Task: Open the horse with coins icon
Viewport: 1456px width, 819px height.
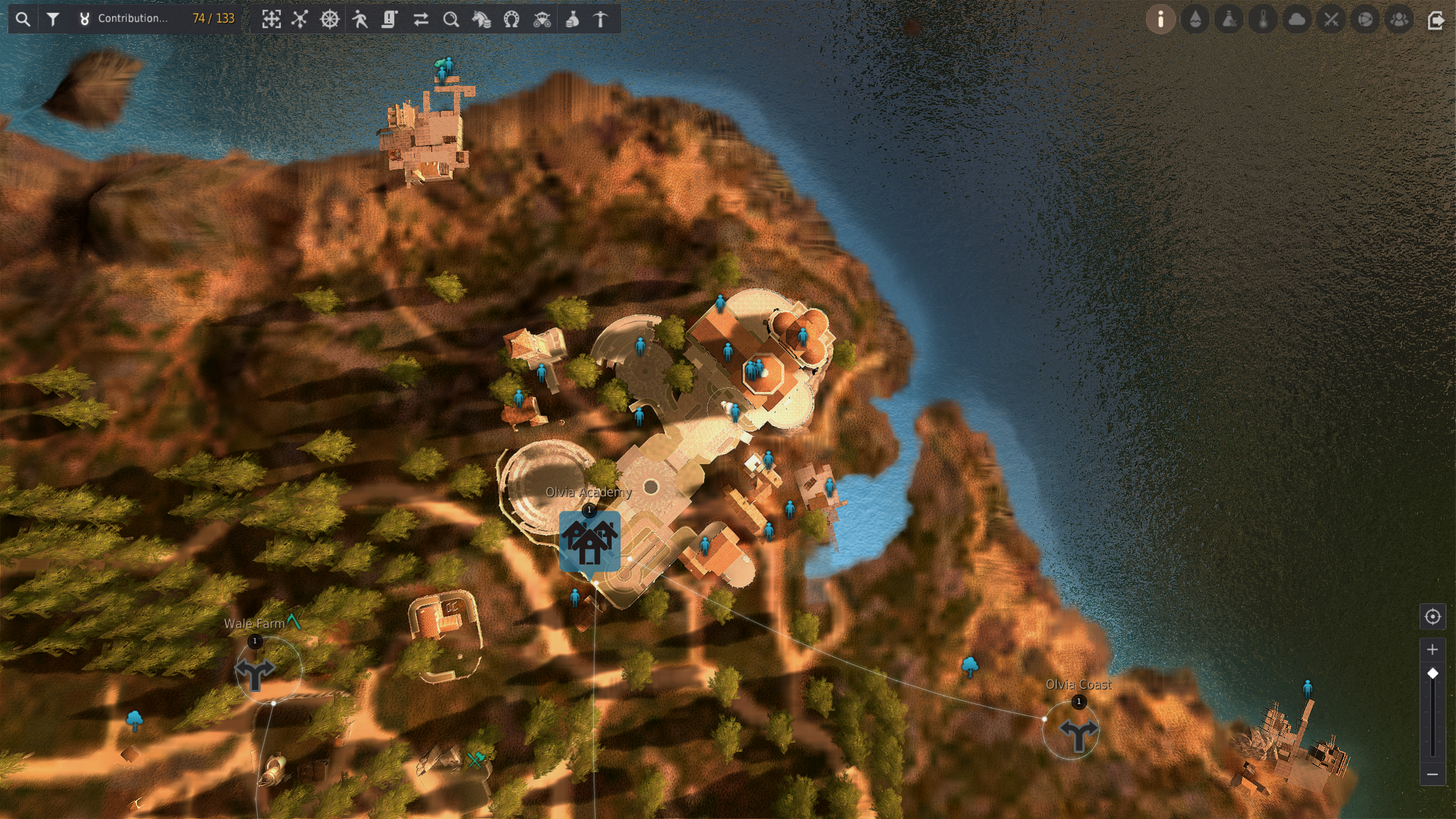Action: [x=481, y=19]
